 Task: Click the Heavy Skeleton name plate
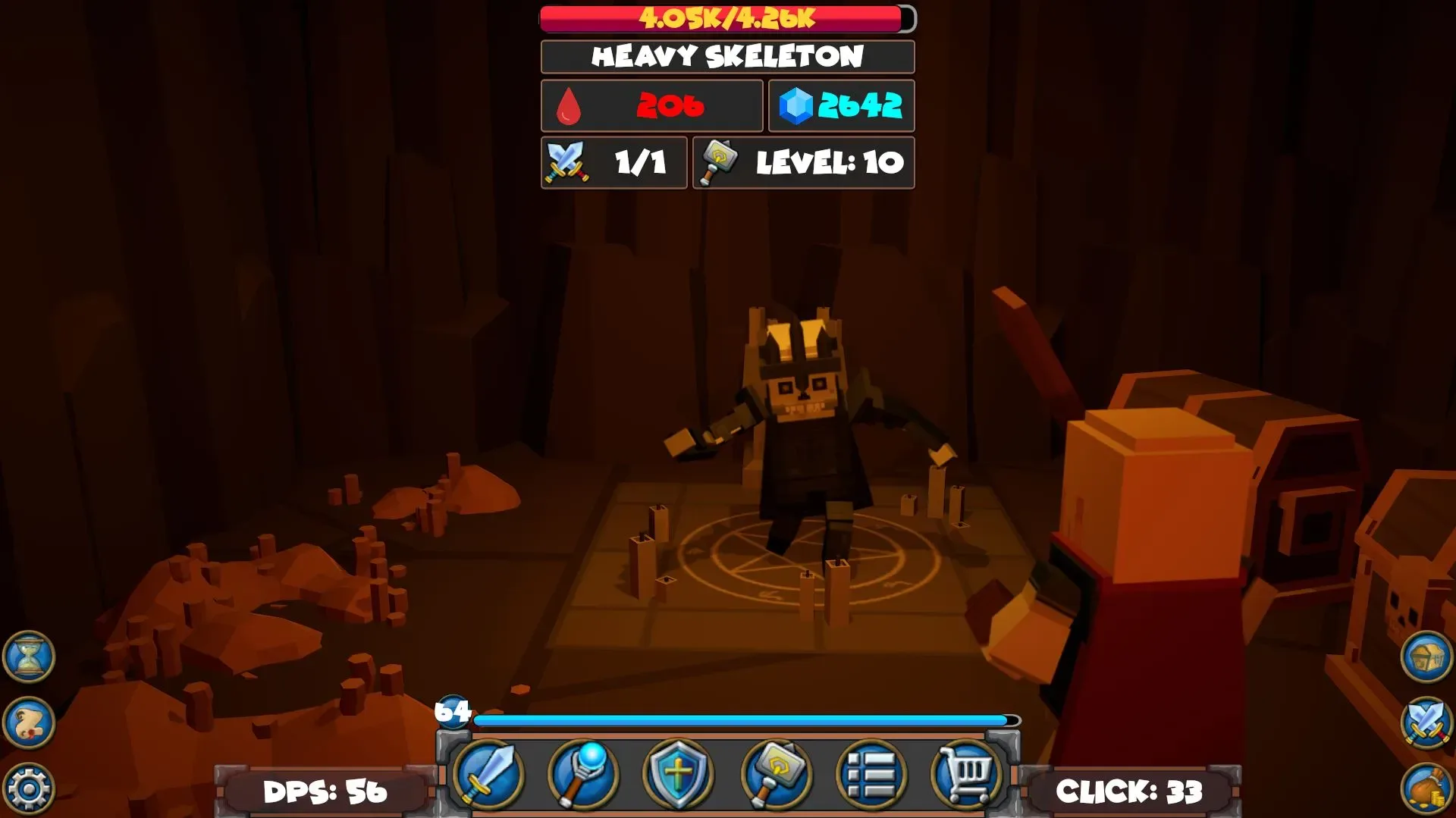point(726,56)
